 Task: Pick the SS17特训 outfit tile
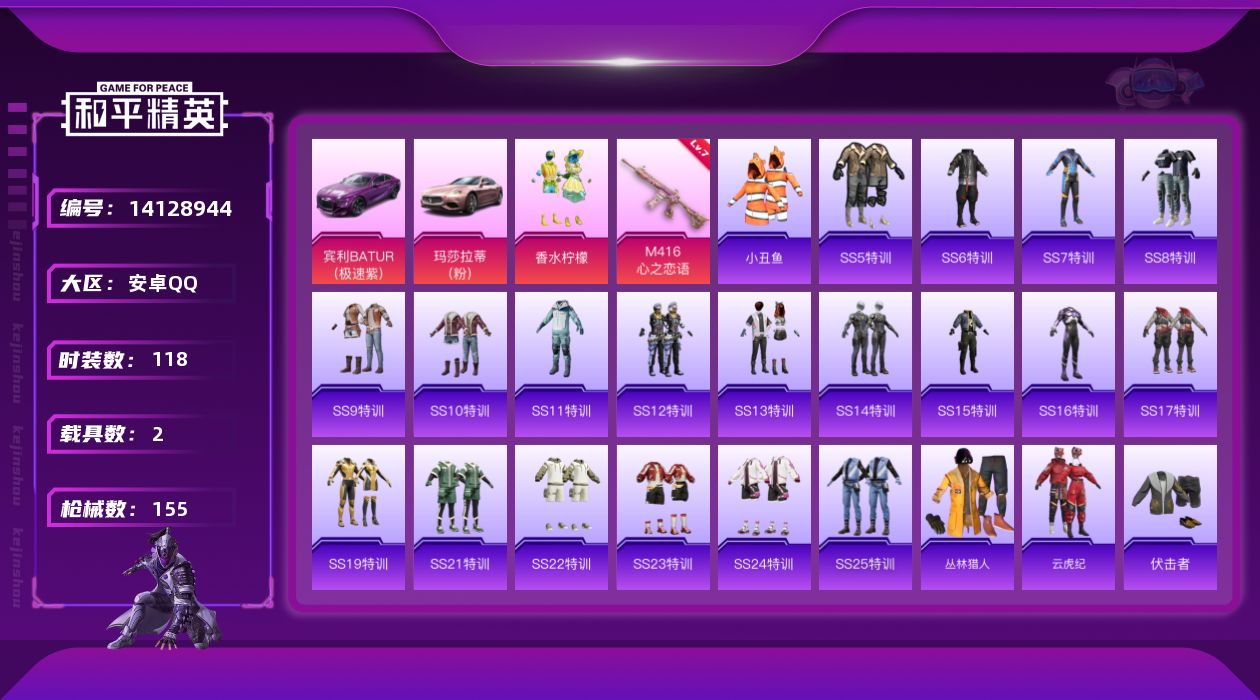1170,364
